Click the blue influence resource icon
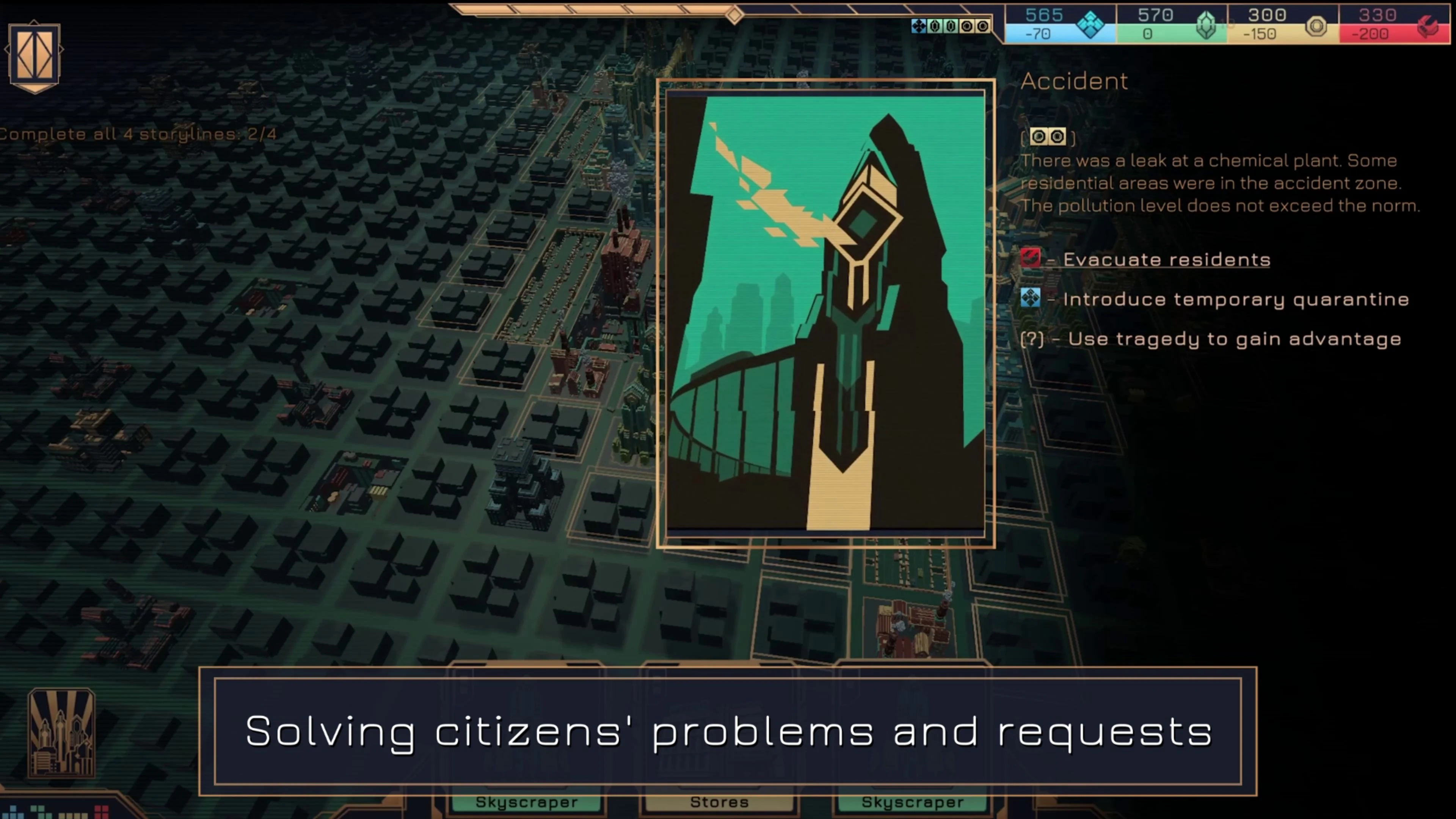1456x819 pixels. coord(1092,25)
